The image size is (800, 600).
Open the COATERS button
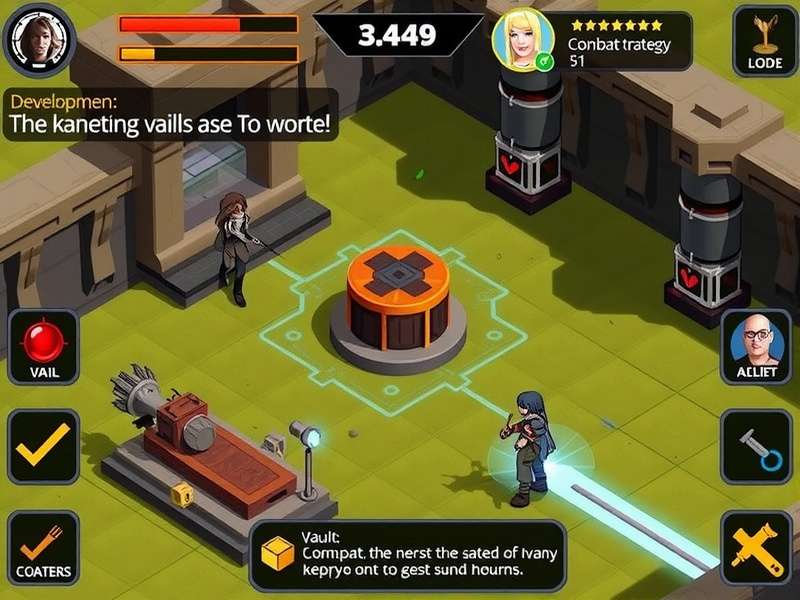click(43, 548)
